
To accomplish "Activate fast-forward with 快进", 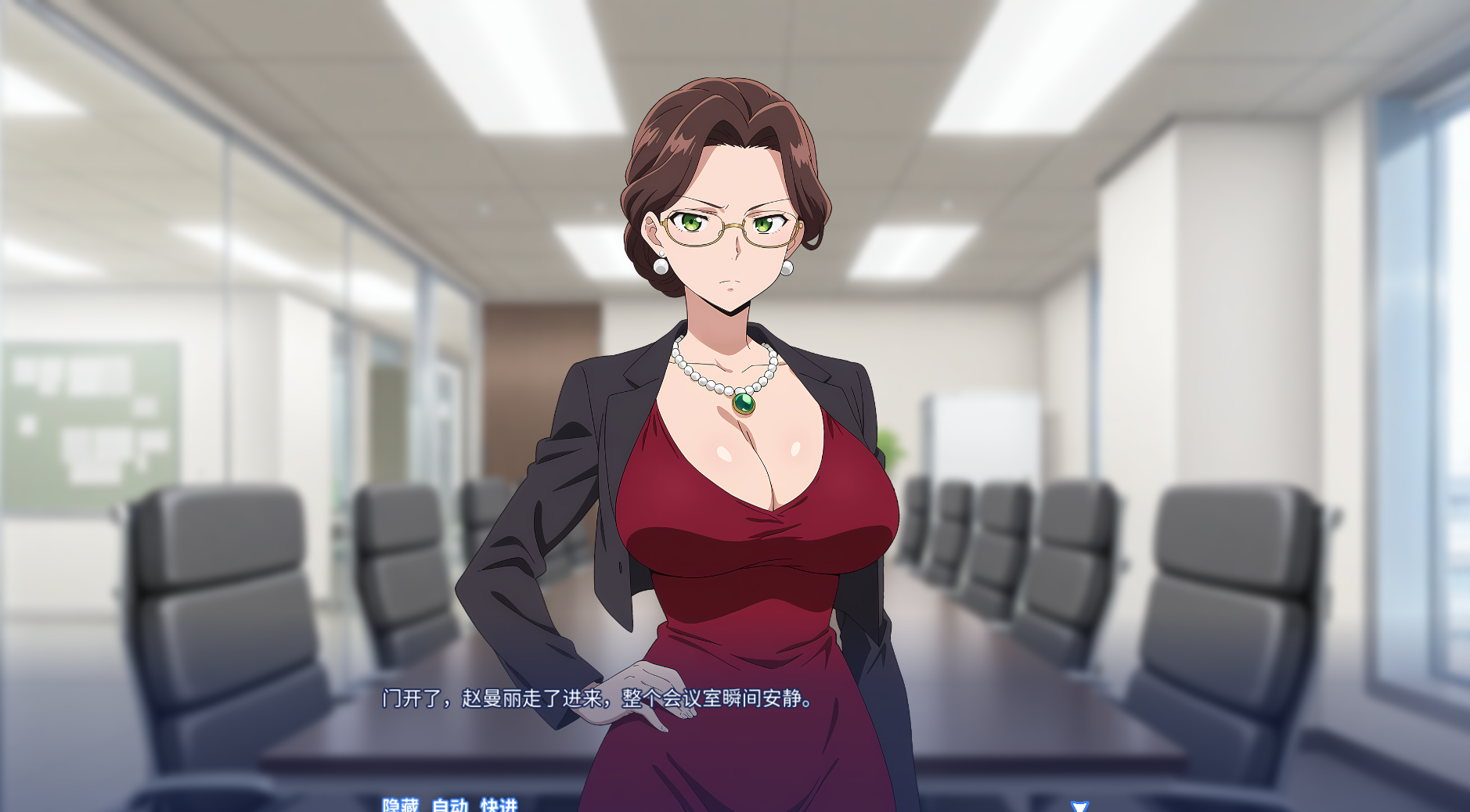I will point(499,805).
